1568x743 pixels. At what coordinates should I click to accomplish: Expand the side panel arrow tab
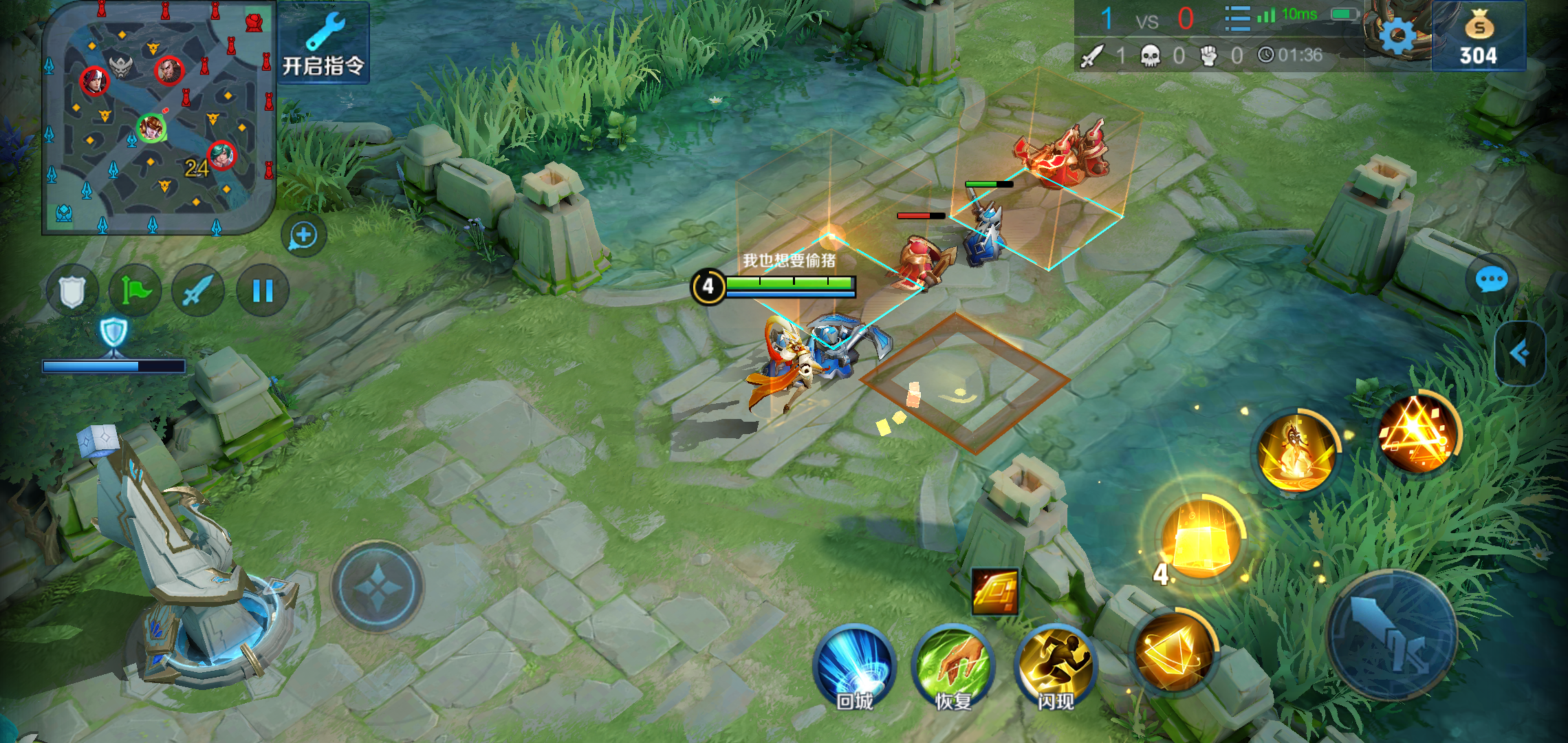pos(1520,354)
